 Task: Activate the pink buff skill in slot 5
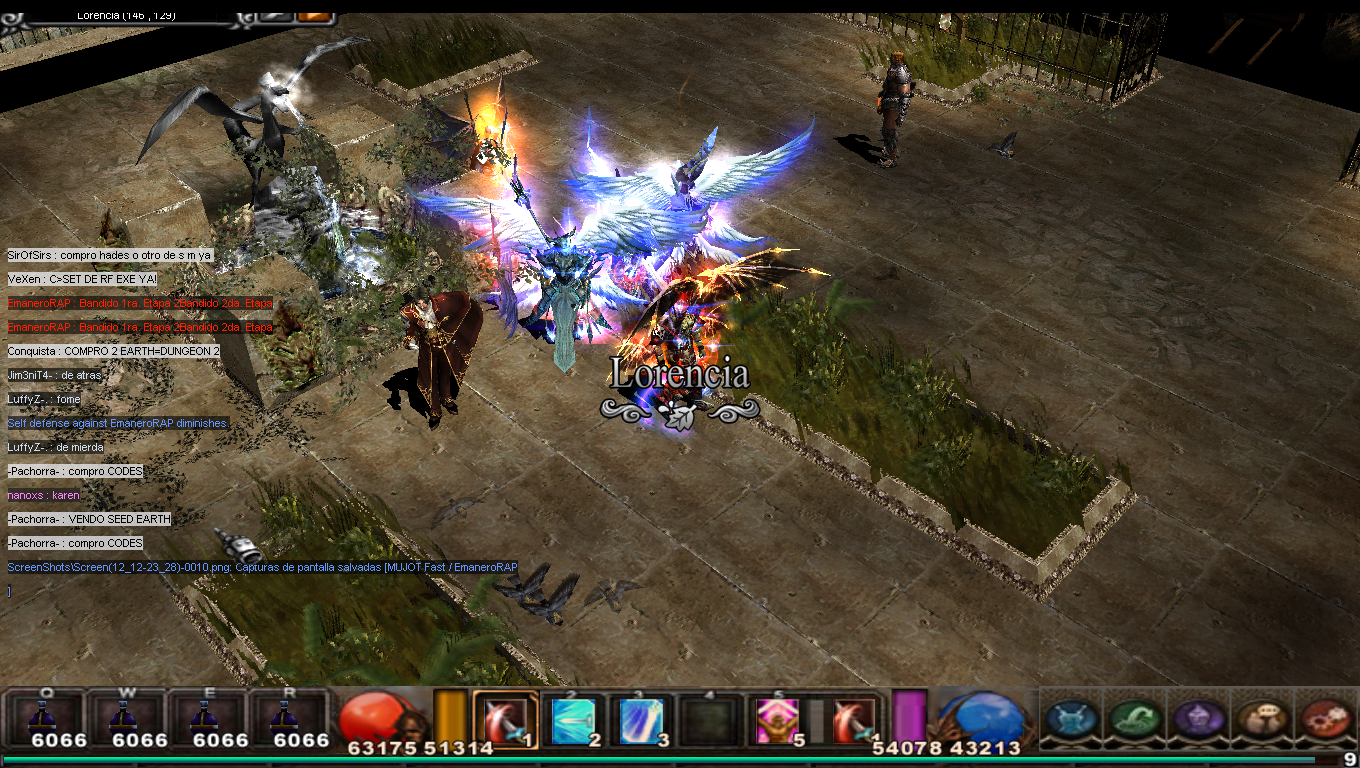(777, 720)
